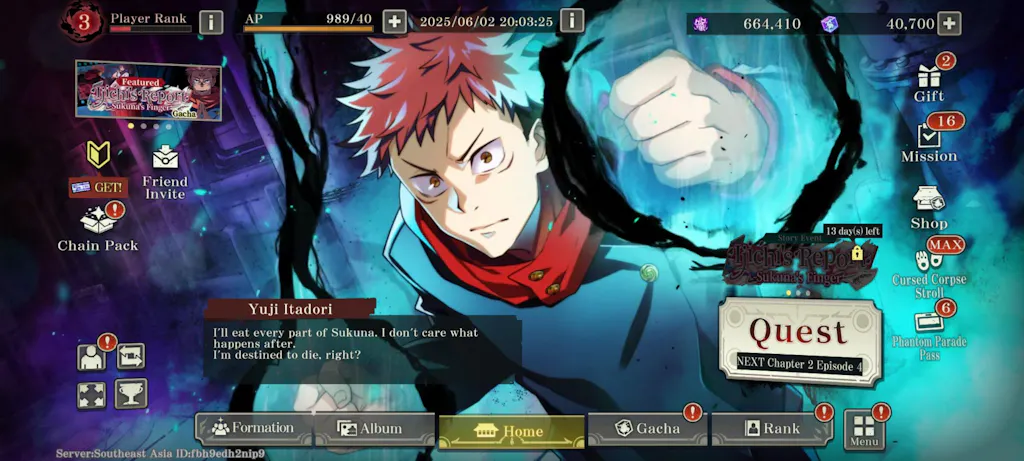Enter the Shop

coord(928,206)
